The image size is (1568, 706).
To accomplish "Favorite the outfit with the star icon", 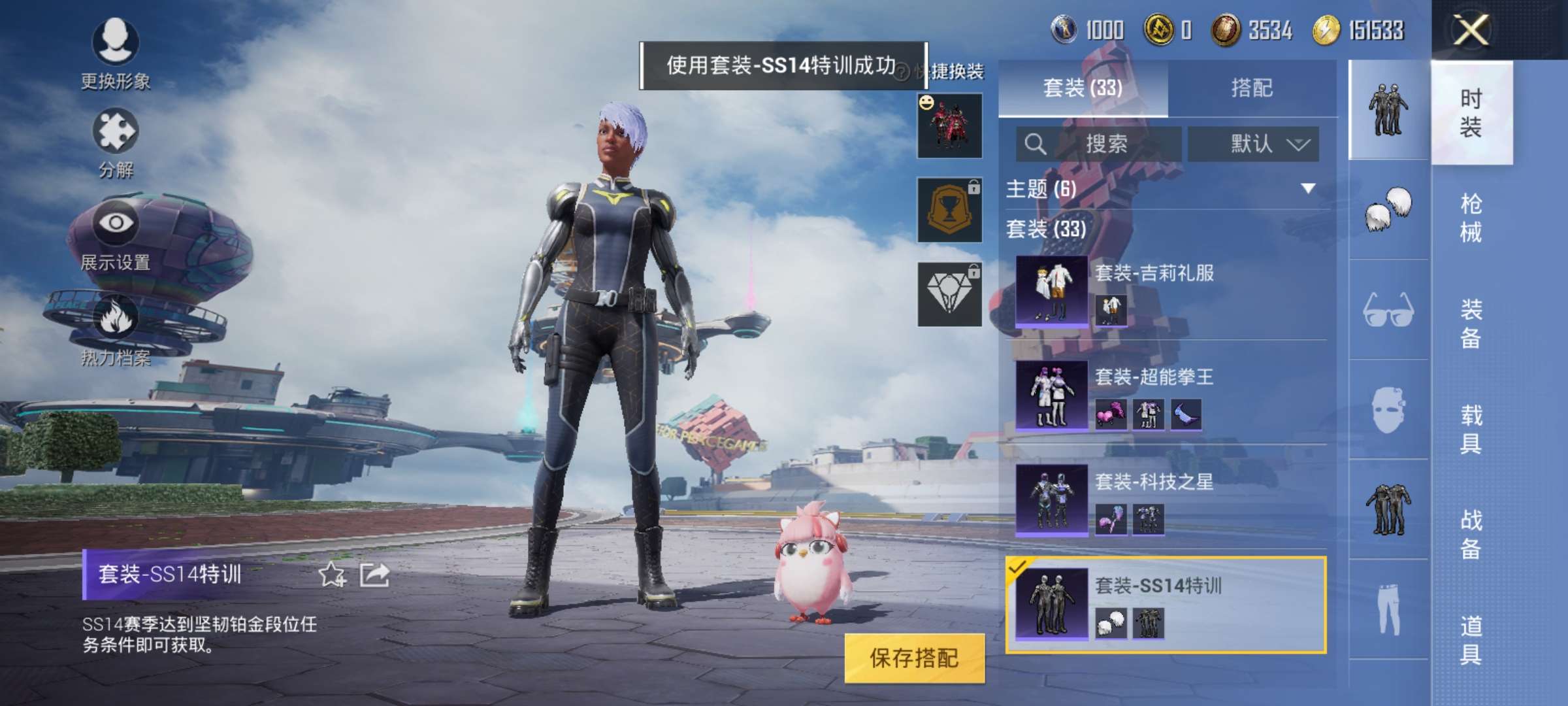I will (332, 575).
